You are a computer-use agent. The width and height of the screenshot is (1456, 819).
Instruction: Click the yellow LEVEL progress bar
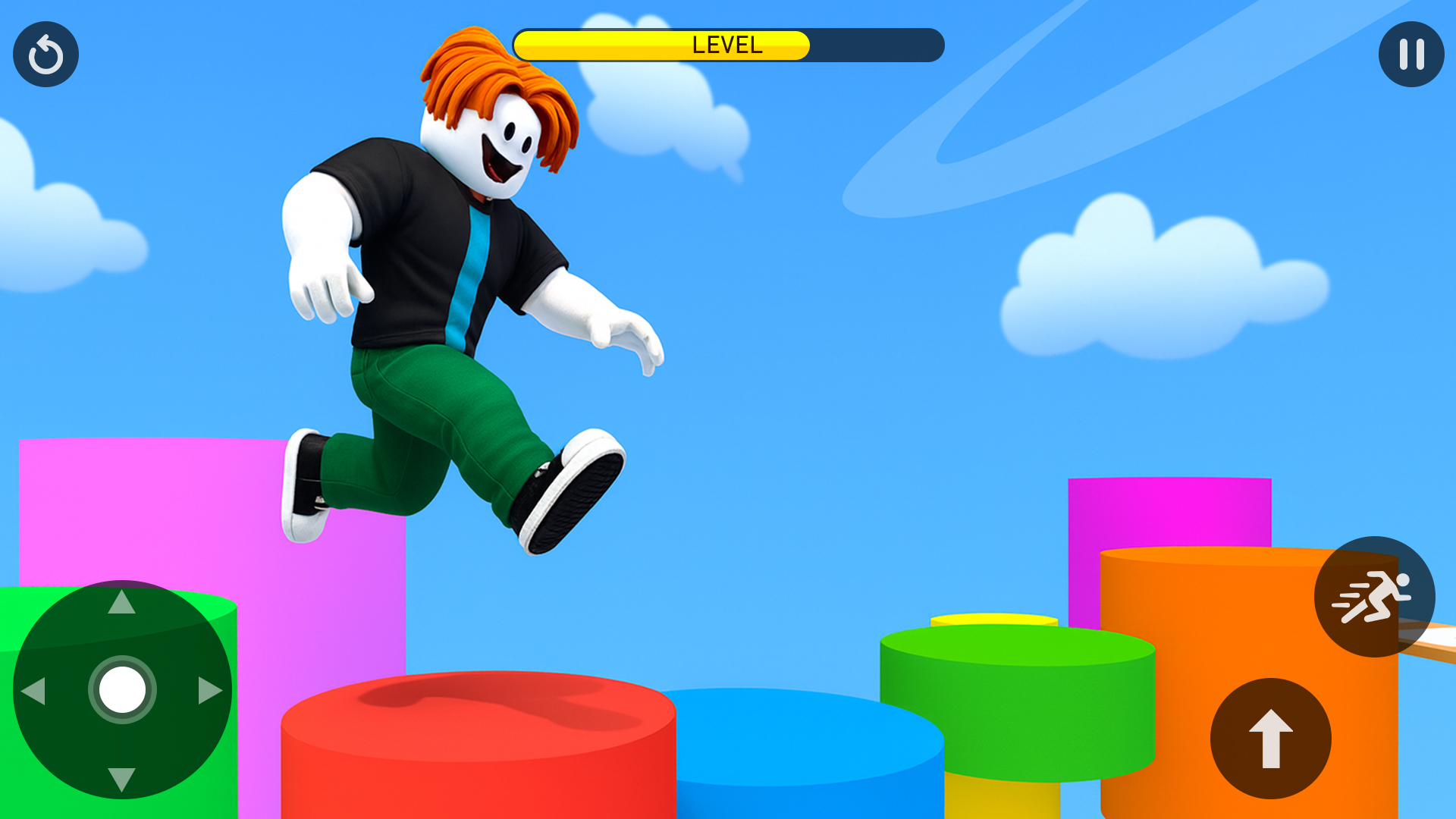pos(664,45)
